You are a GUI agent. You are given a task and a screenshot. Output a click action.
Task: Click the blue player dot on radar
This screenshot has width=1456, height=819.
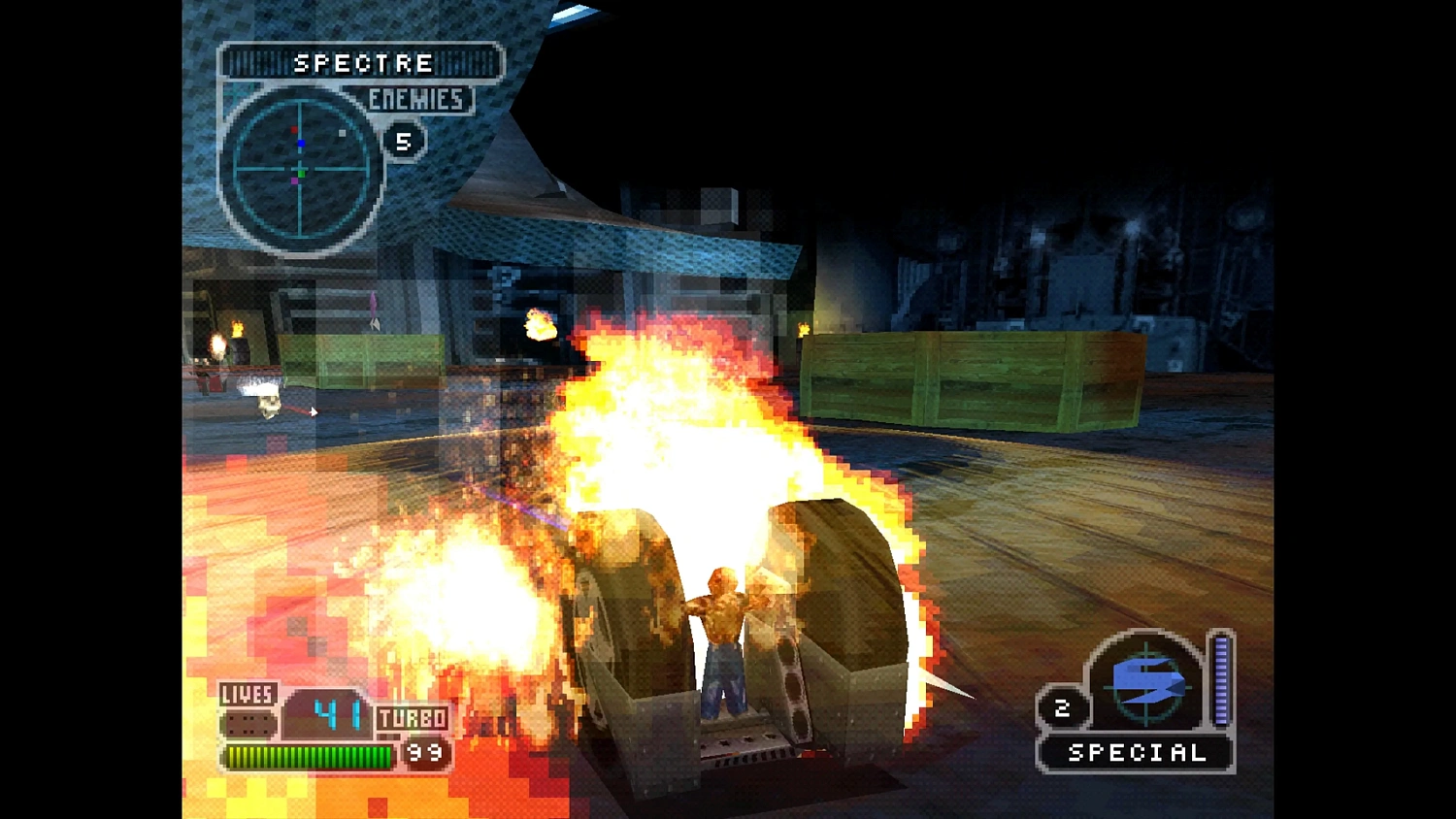[x=301, y=142]
